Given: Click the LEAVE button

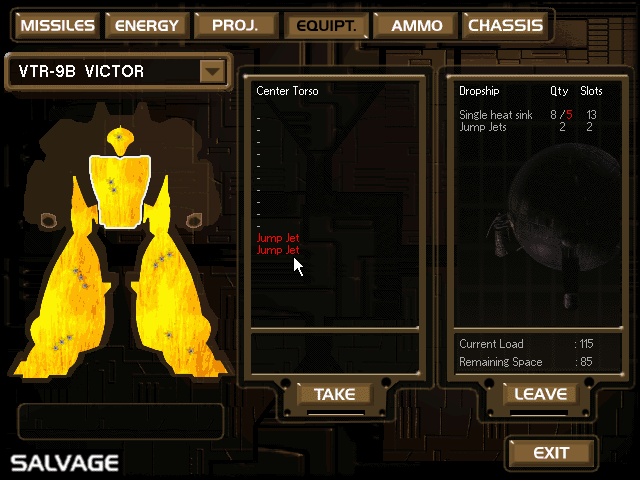Looking at the screenshot, I should [x=540, y=395].
